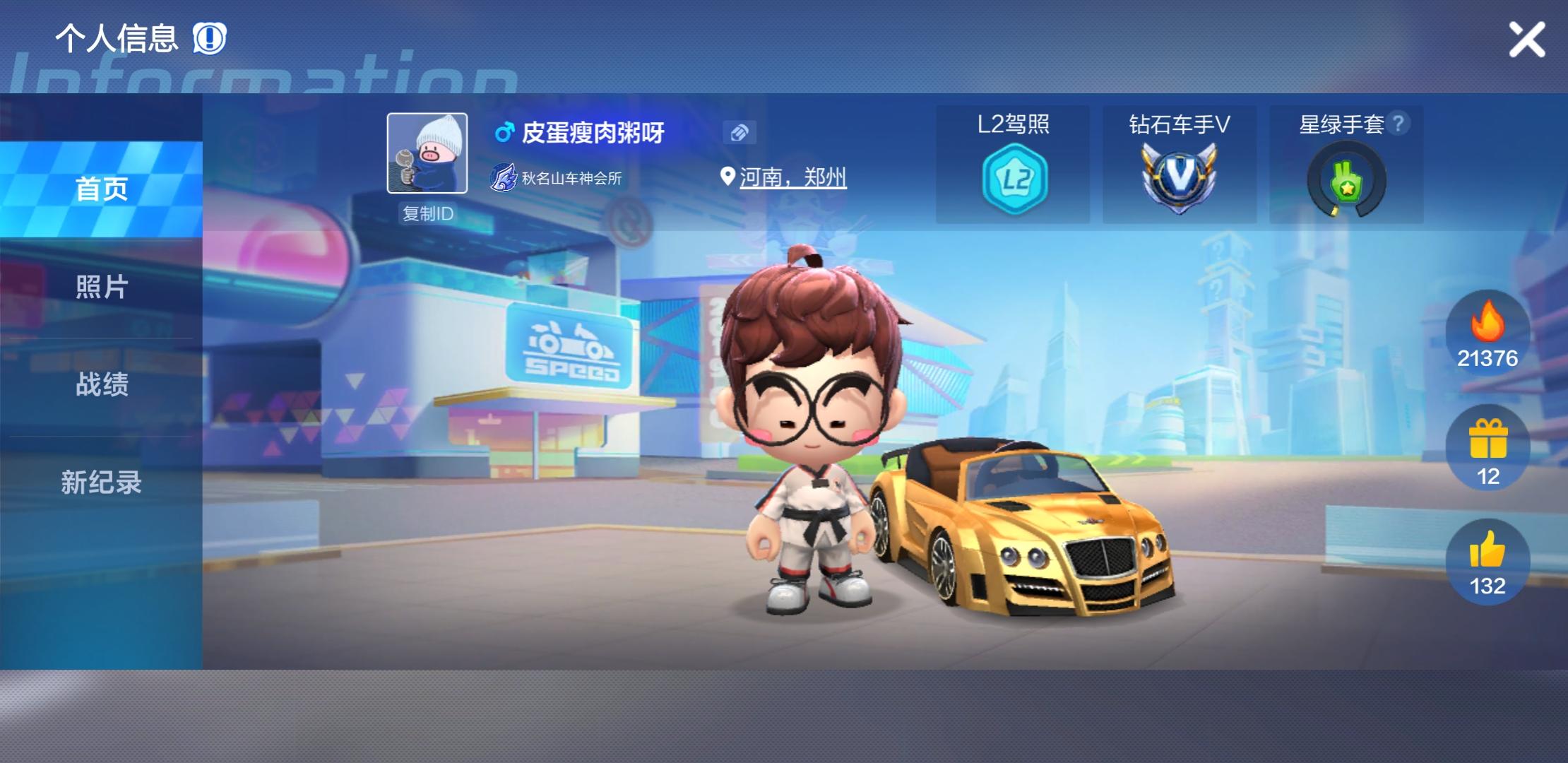The width and height of the screenshot is (1568, 763).
Task: Click the fire popularity icon showing 21376
Action: [1488, 332]
